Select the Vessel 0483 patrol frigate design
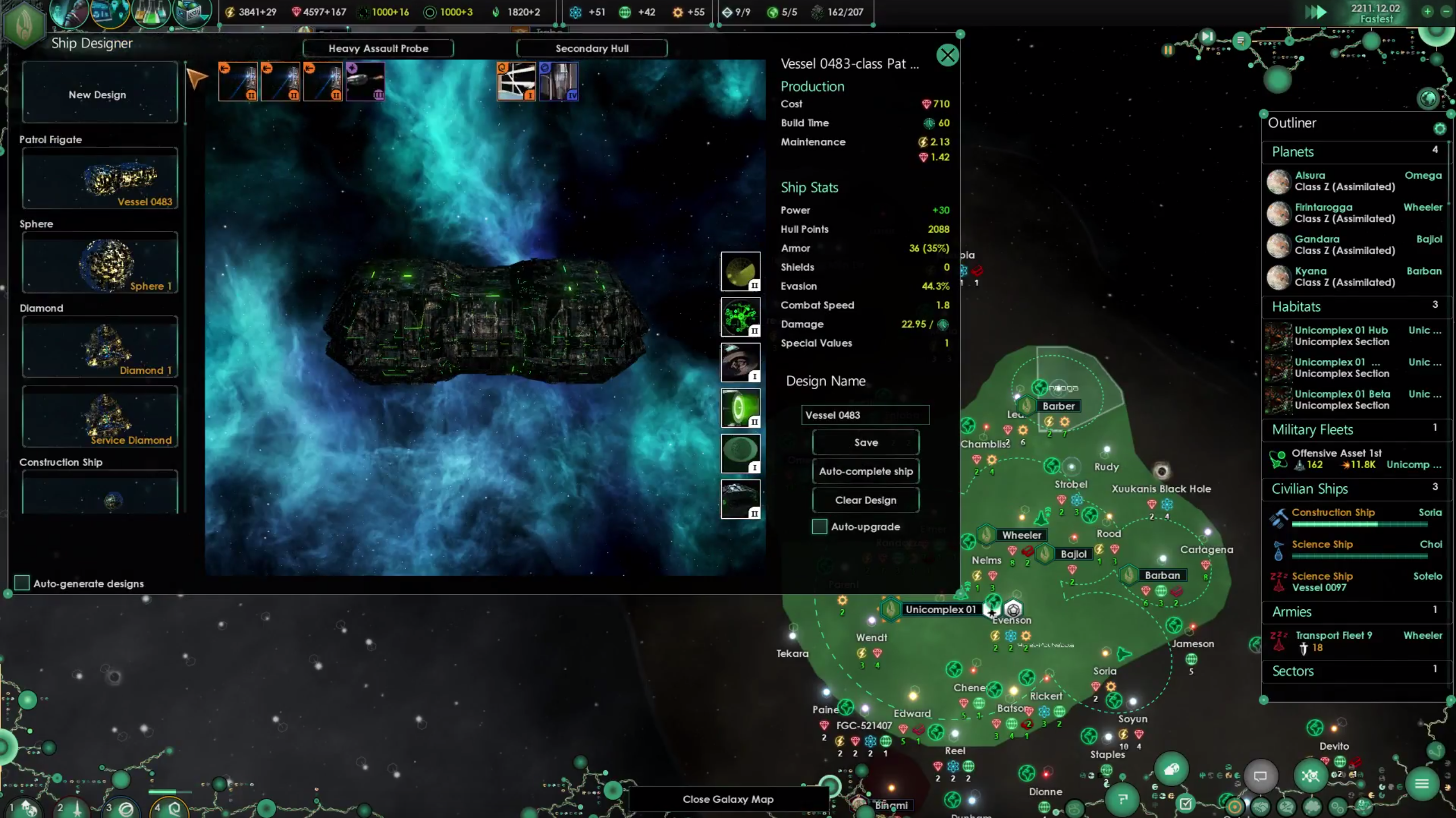Screen dimensions: 1456x818 coord(100,179)
